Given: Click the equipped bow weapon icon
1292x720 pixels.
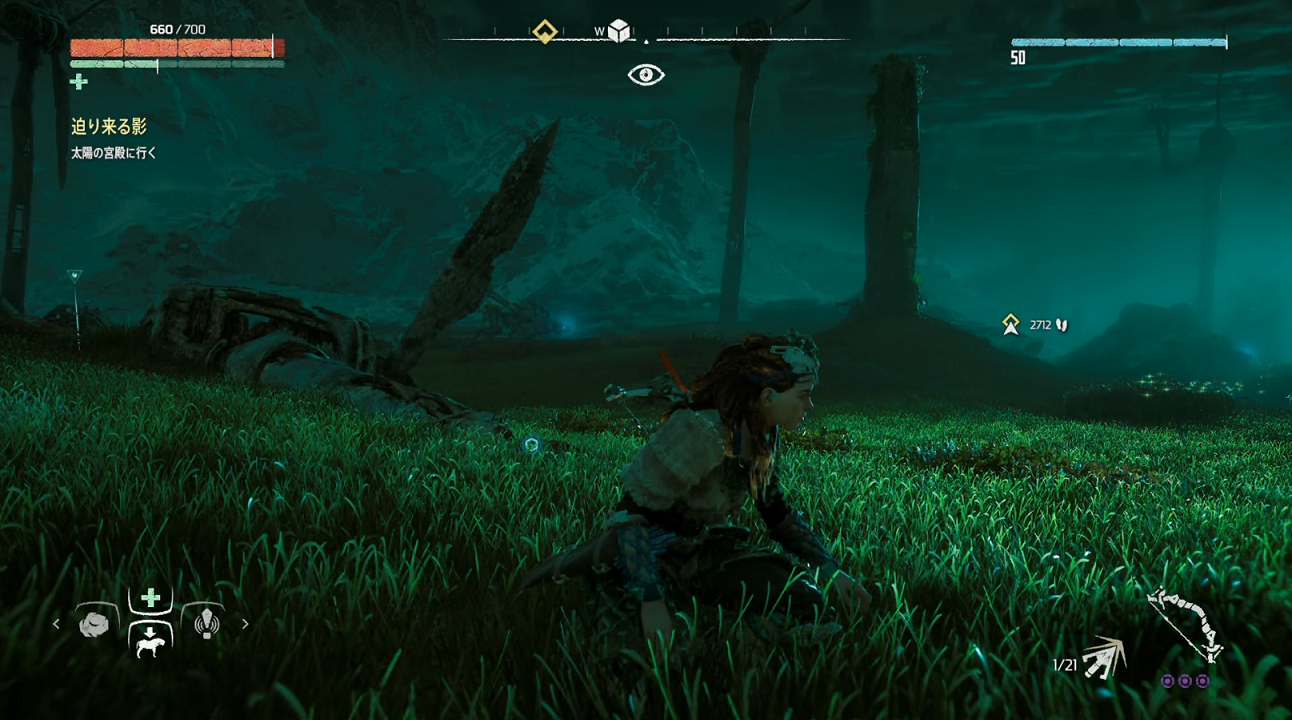Looking at the screenshot, I should click(x=1187, y=625).
